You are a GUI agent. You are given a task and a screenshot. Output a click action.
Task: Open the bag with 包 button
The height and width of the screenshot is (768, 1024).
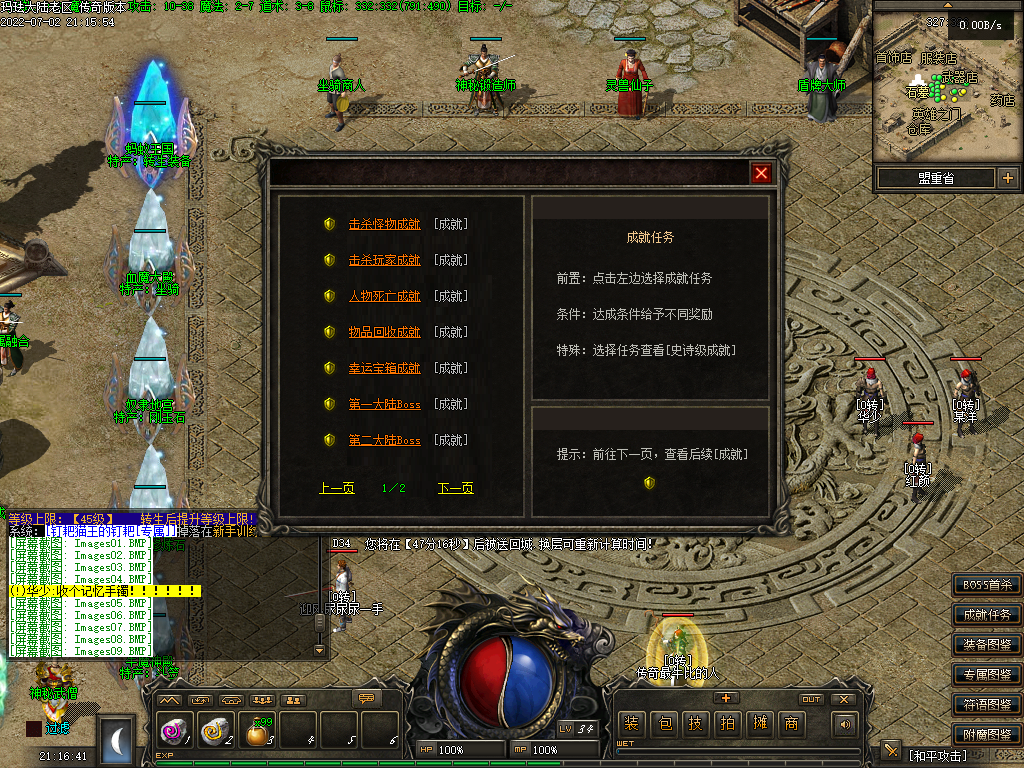point(663,724)
